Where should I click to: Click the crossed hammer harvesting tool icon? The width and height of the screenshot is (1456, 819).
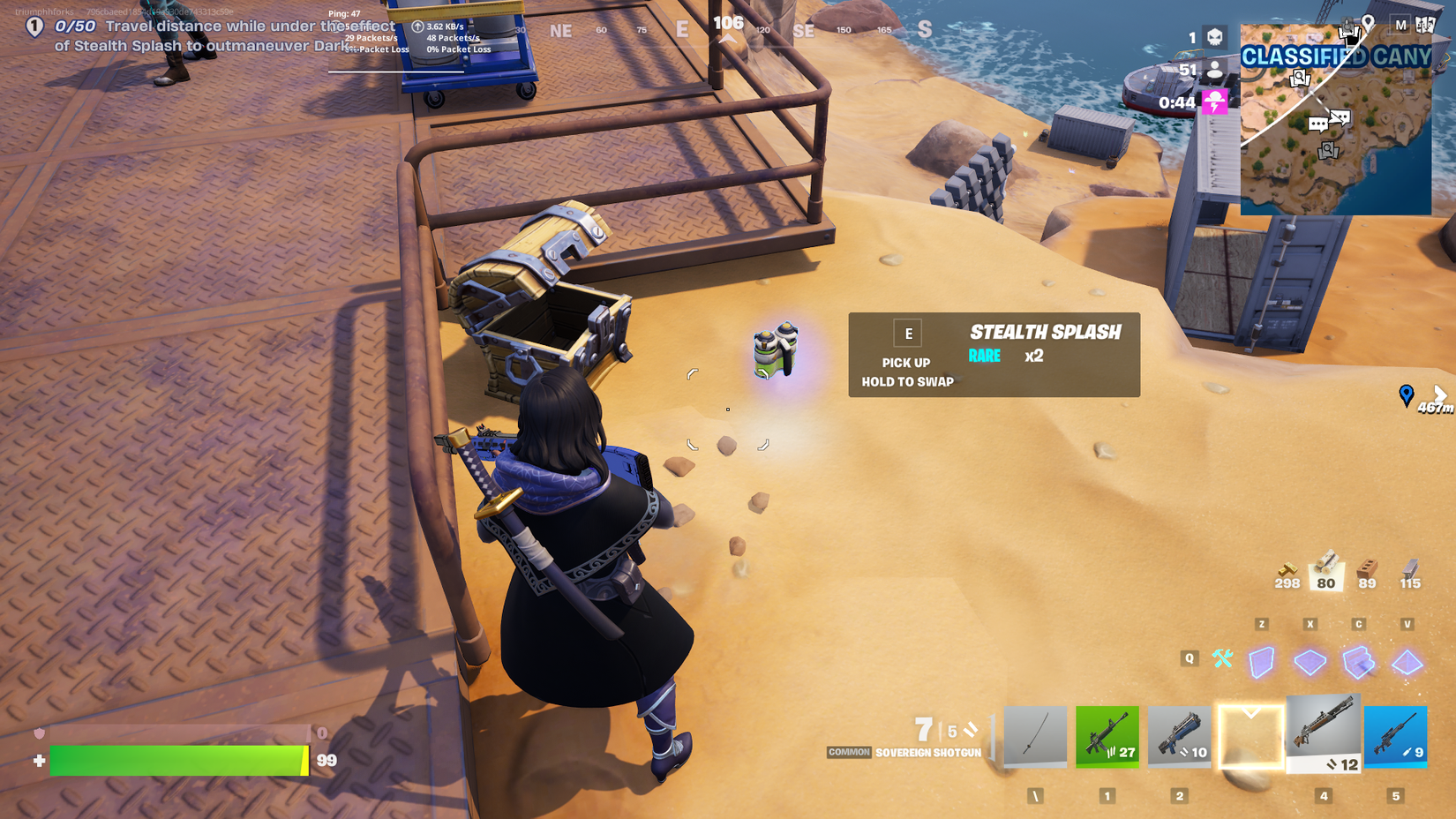tap(1222, 658)
